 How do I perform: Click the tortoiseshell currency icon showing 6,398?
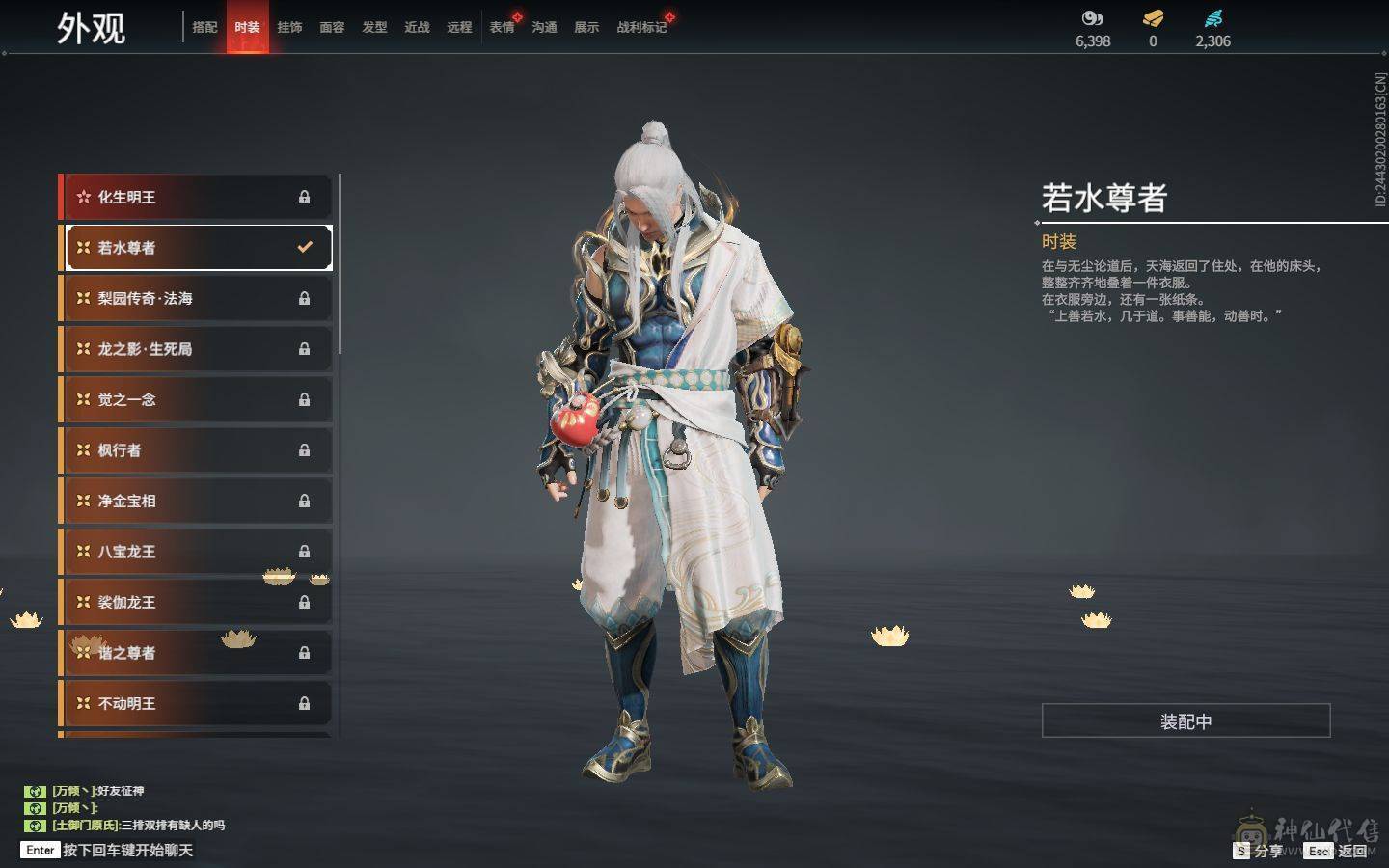1091,16
